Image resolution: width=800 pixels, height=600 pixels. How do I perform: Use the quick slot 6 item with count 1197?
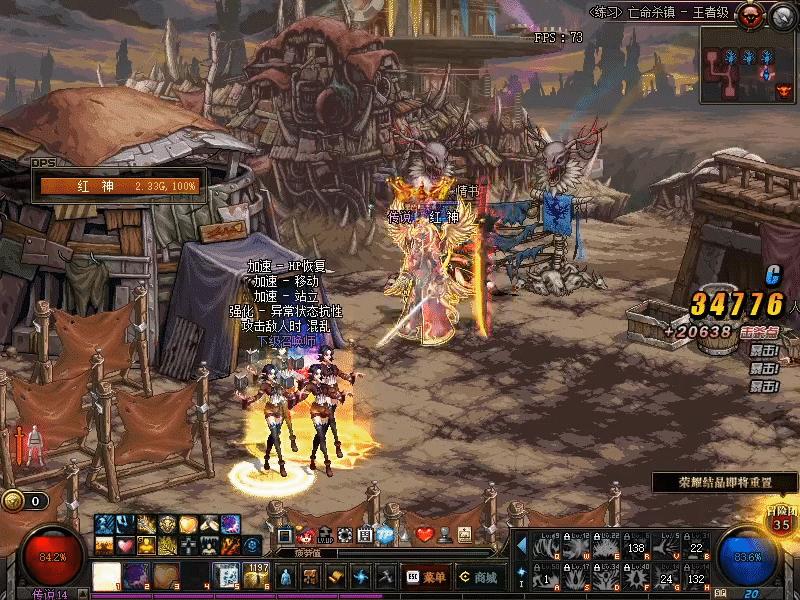257,576
